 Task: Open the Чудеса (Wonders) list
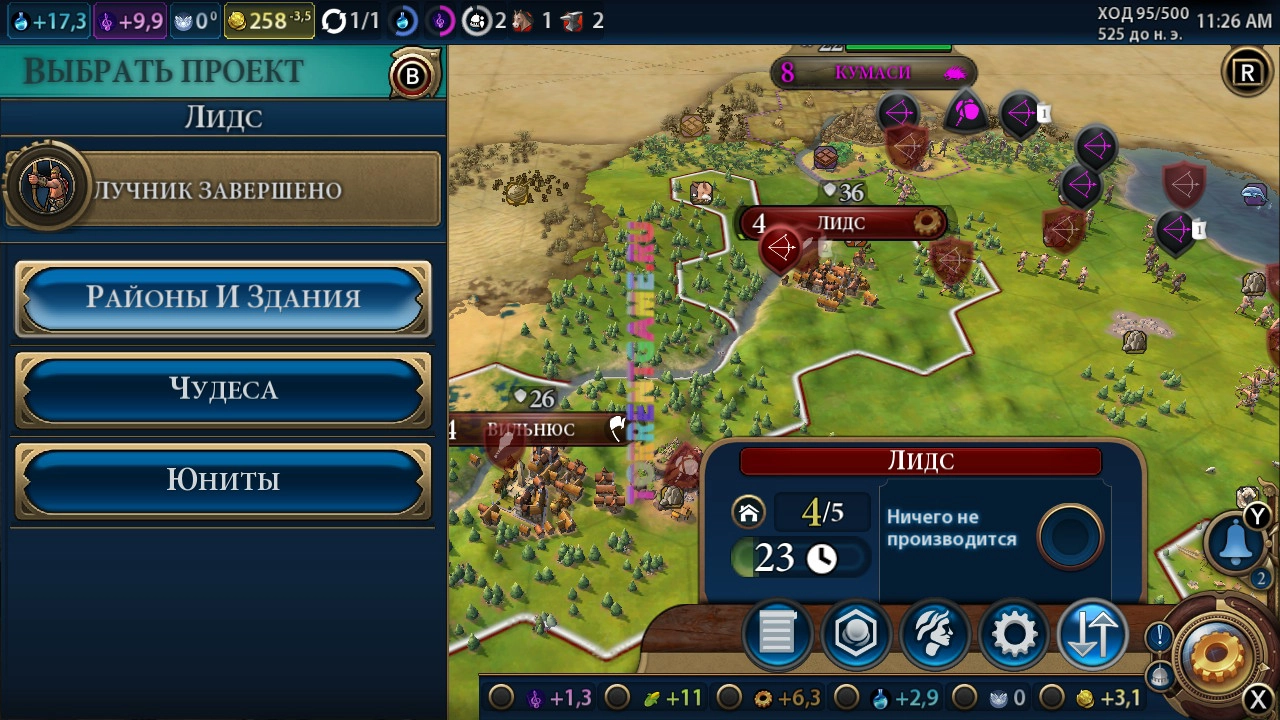pos(223,389)
